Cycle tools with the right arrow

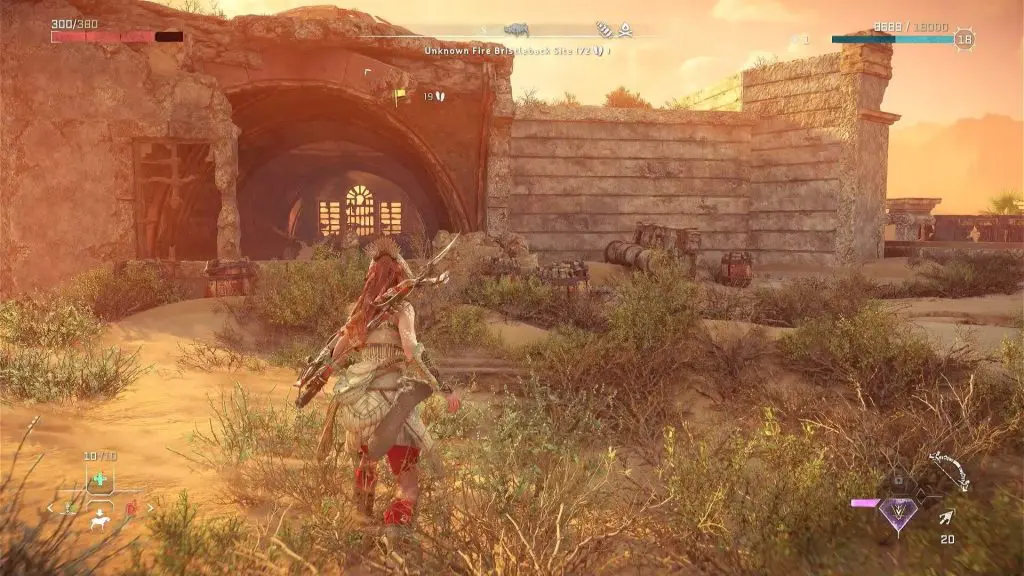click(150, 508)
